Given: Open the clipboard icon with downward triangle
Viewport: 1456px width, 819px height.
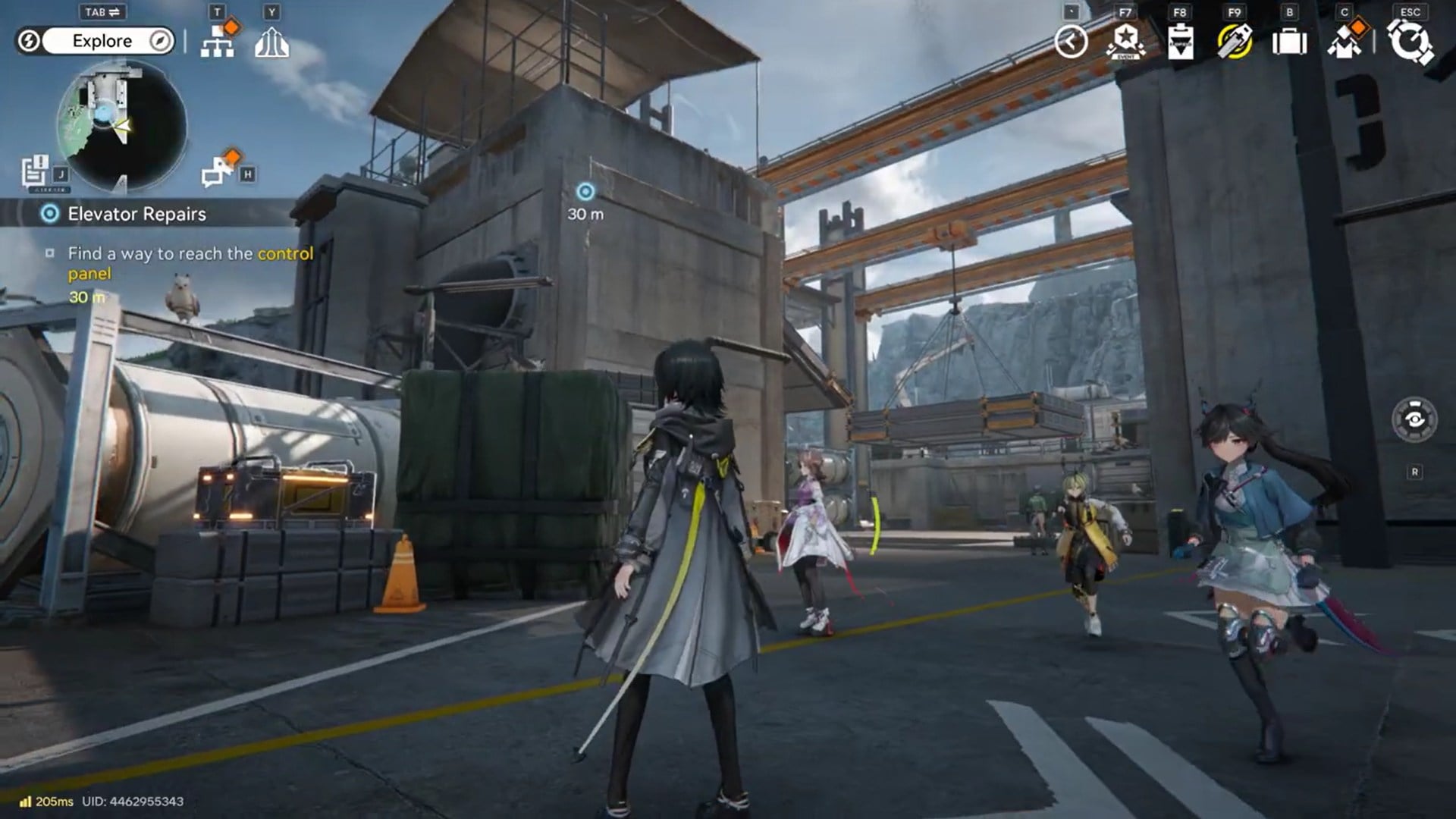Looking at the screenshot, I should point(1180,42).
